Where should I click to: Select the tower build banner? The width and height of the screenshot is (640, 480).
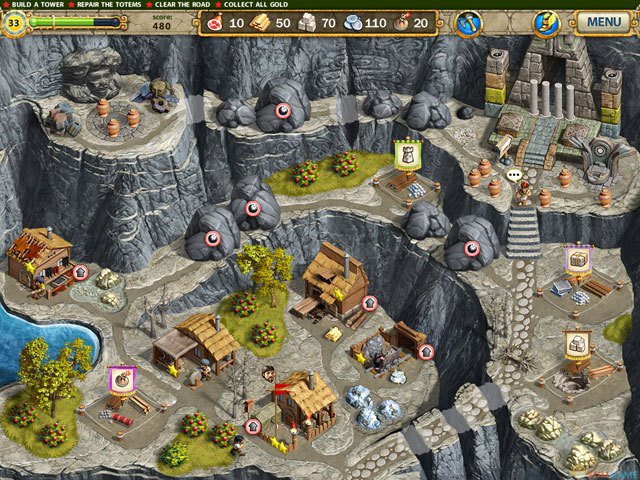pos(406,153)
